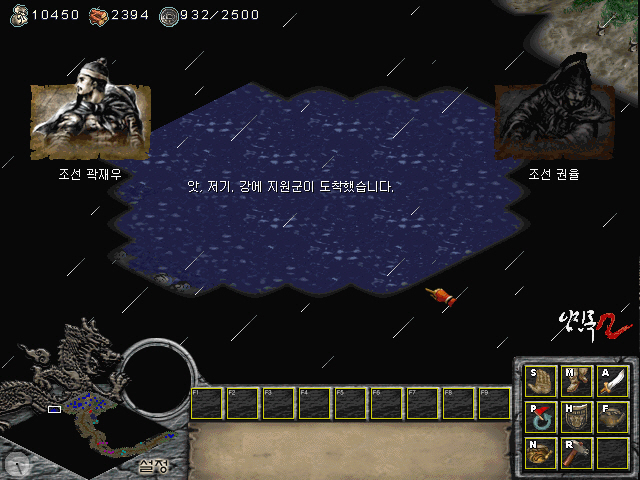Choose the hammer repair command
The width and height of the screenshot is (640, 480).
pyautogui.click(x=577, y=453)
